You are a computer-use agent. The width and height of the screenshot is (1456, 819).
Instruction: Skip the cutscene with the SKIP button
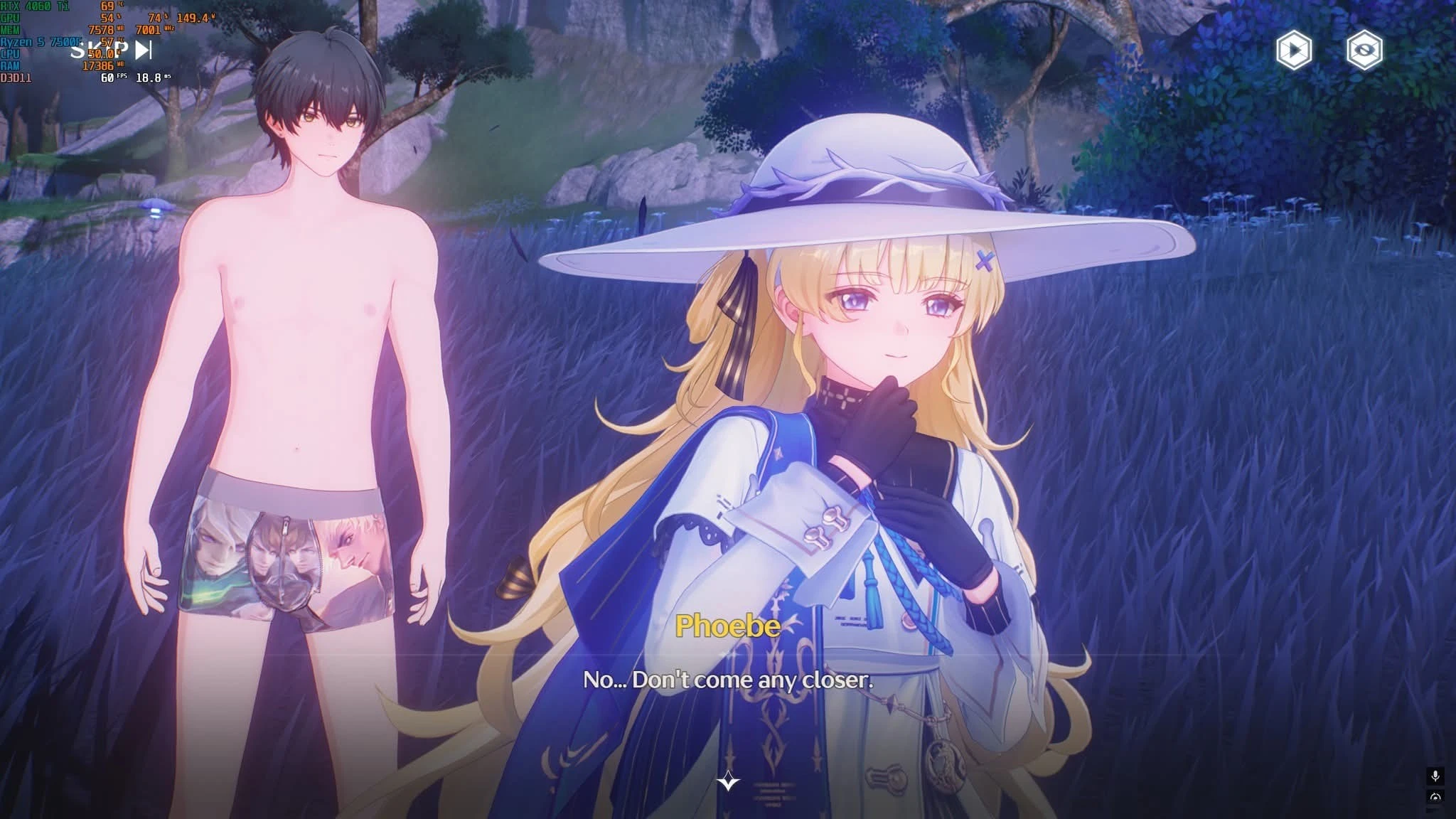112,50
